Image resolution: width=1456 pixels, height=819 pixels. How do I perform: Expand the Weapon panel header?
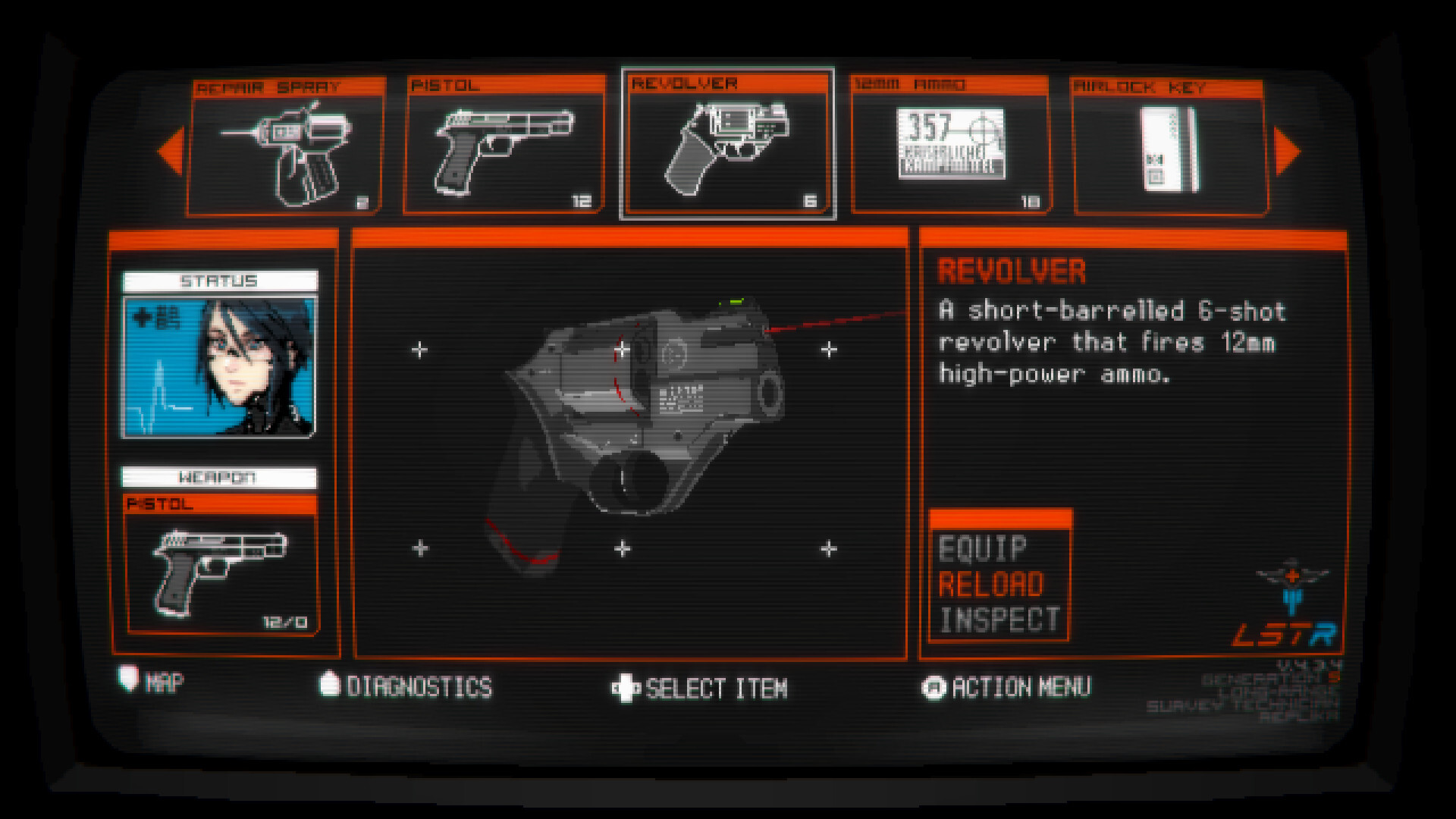click(221, 477)
